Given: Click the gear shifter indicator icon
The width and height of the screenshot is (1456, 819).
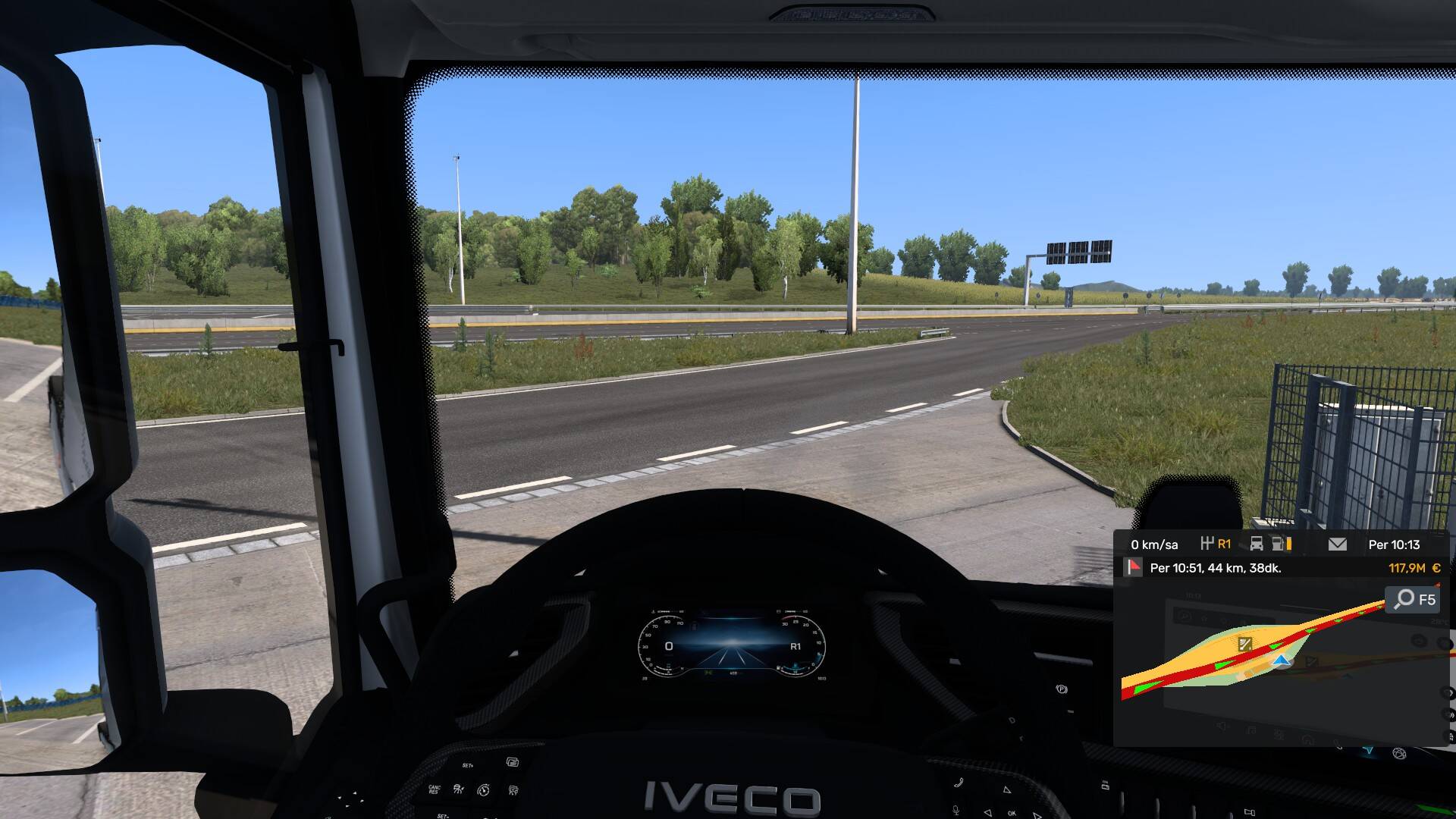Looking at the screenshot, I should (x=1207, y=544).
